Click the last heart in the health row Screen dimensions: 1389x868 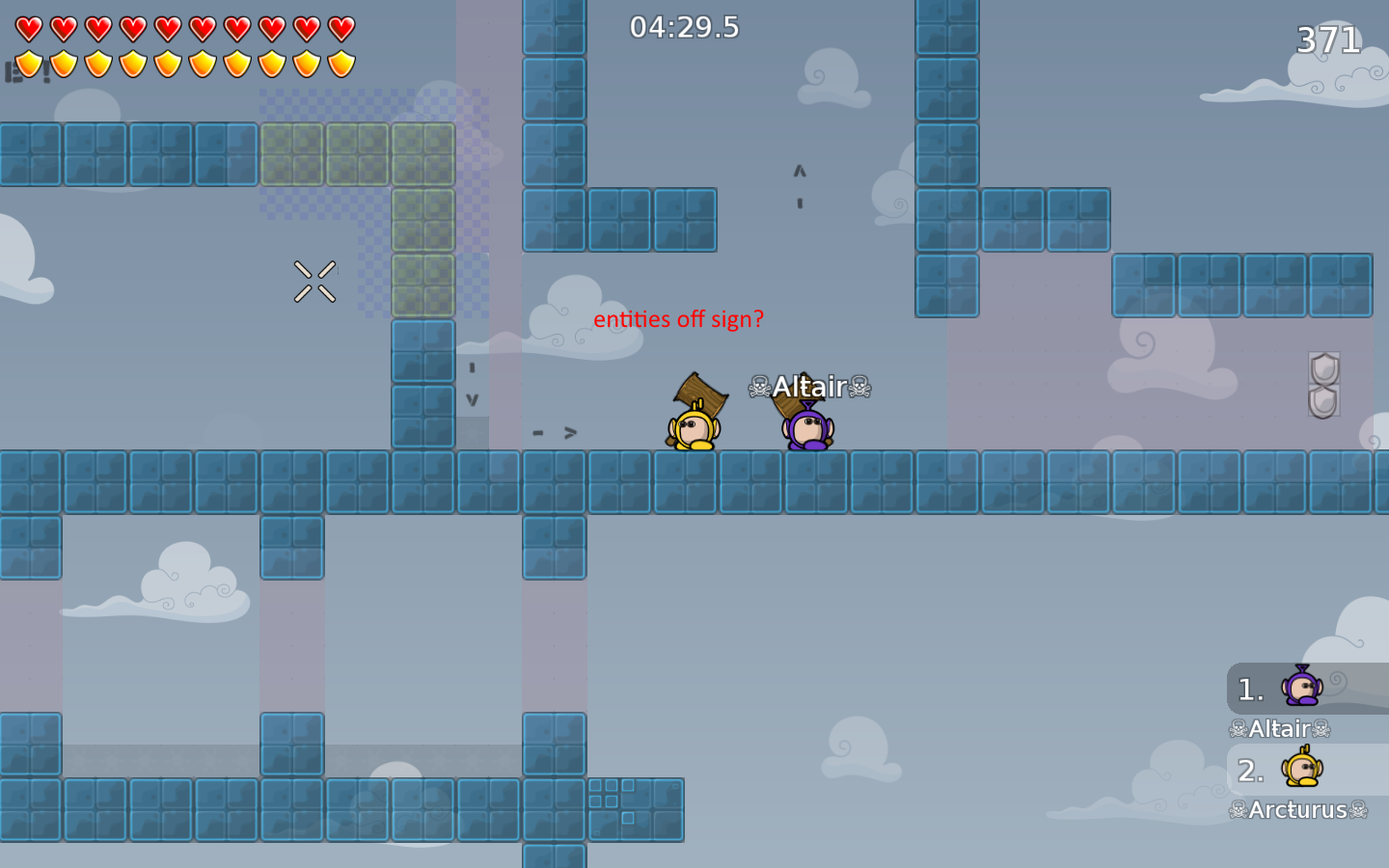340,28
